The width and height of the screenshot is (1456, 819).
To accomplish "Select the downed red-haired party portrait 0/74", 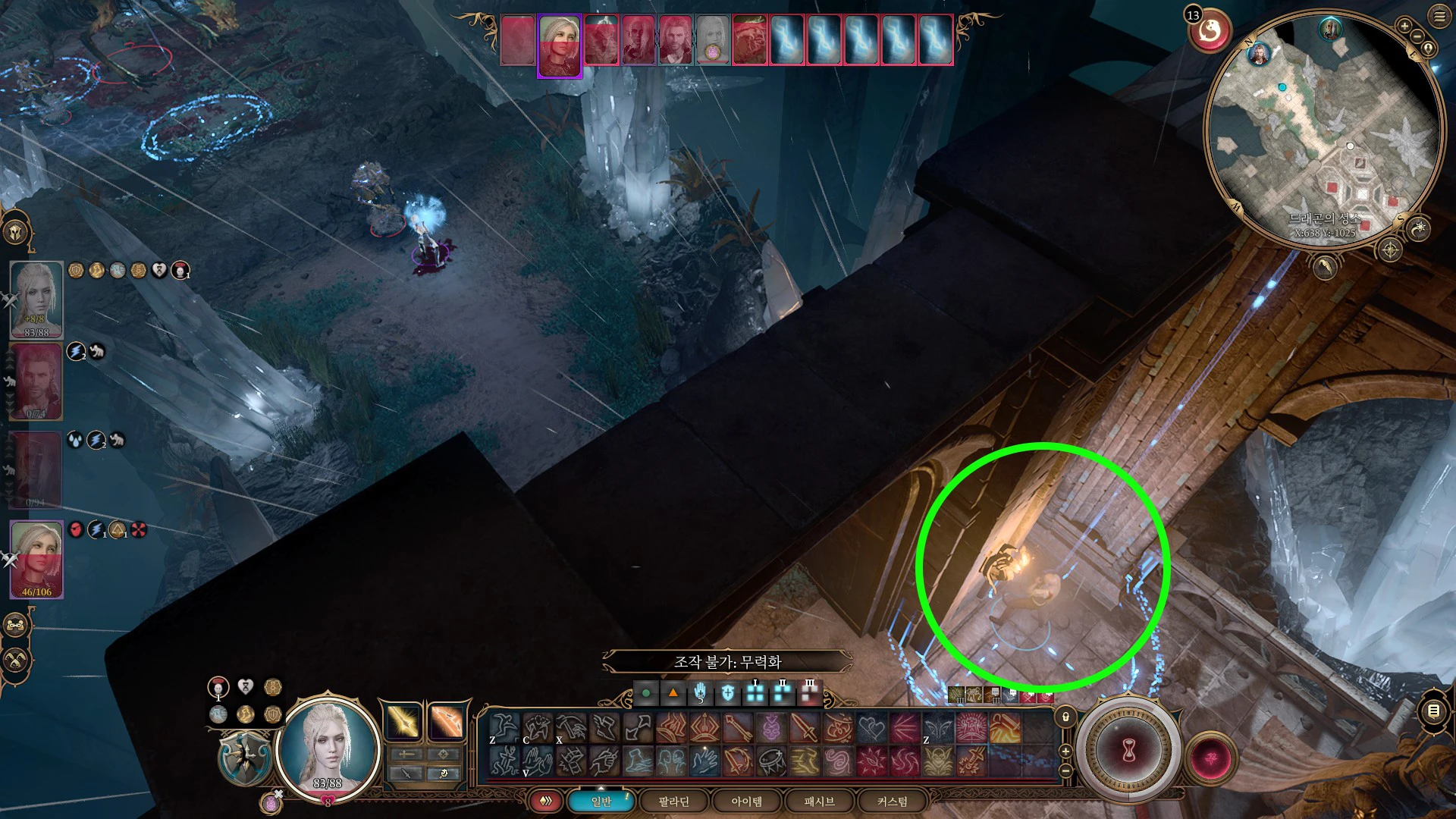I will coord(36,381).
